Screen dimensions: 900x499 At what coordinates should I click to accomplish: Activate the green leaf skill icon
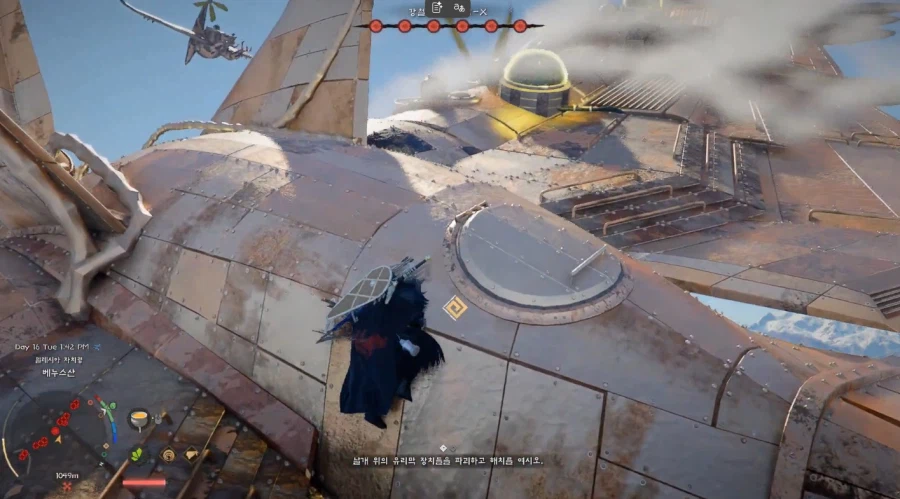coord(136,454)
